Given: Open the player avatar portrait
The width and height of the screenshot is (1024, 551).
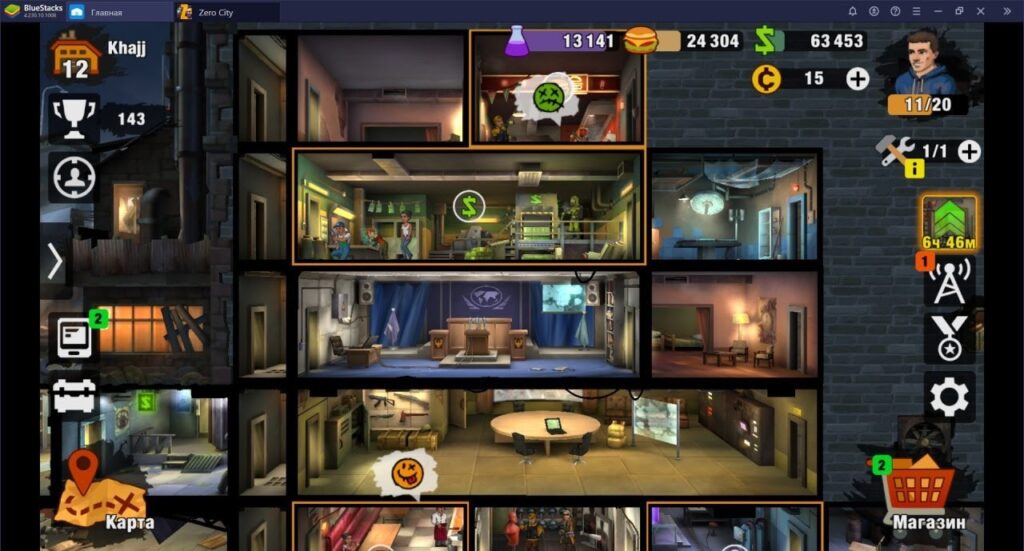Looking at the screenshot, I should [x=927, y=65].
